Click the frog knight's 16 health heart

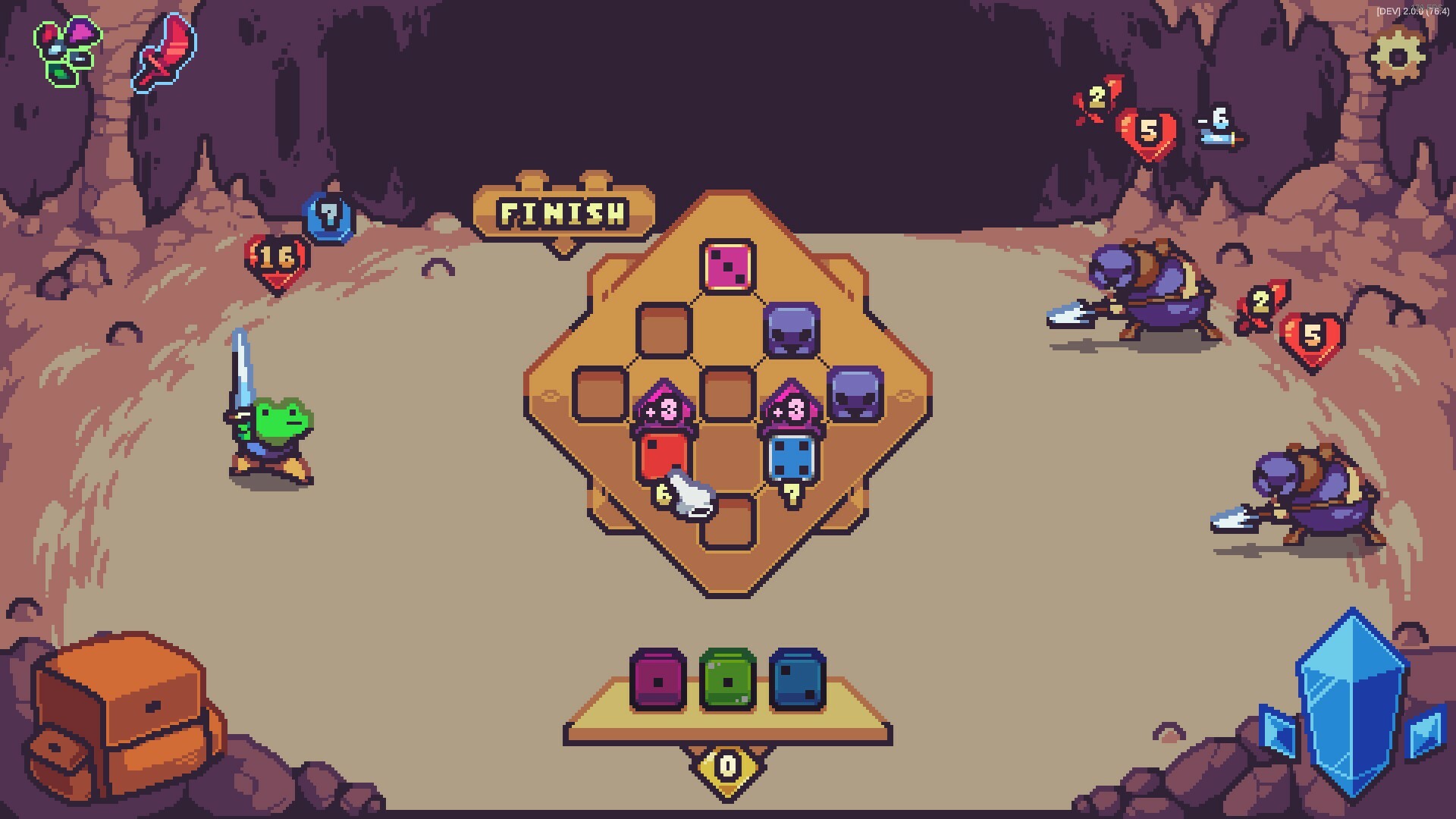click(x=276, y=256)
